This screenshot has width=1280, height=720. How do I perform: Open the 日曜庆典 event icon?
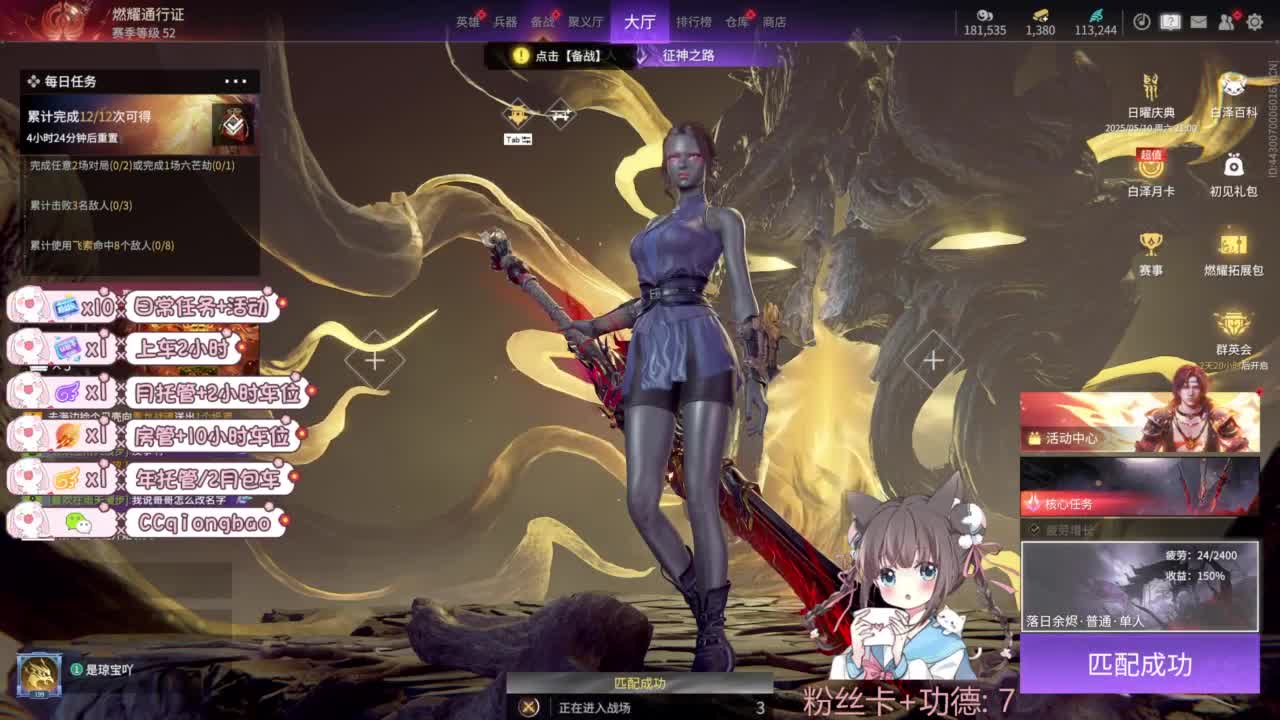click(1150, 90)
